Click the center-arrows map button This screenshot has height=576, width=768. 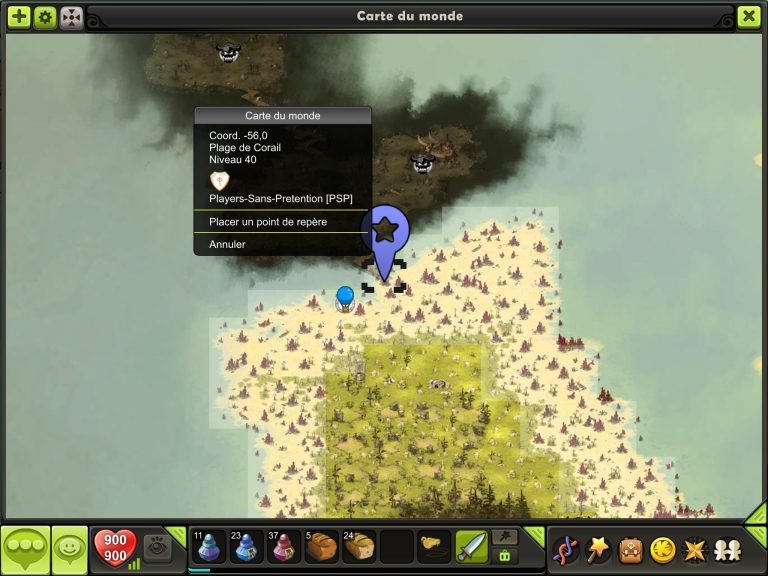(x=71, y=17)
